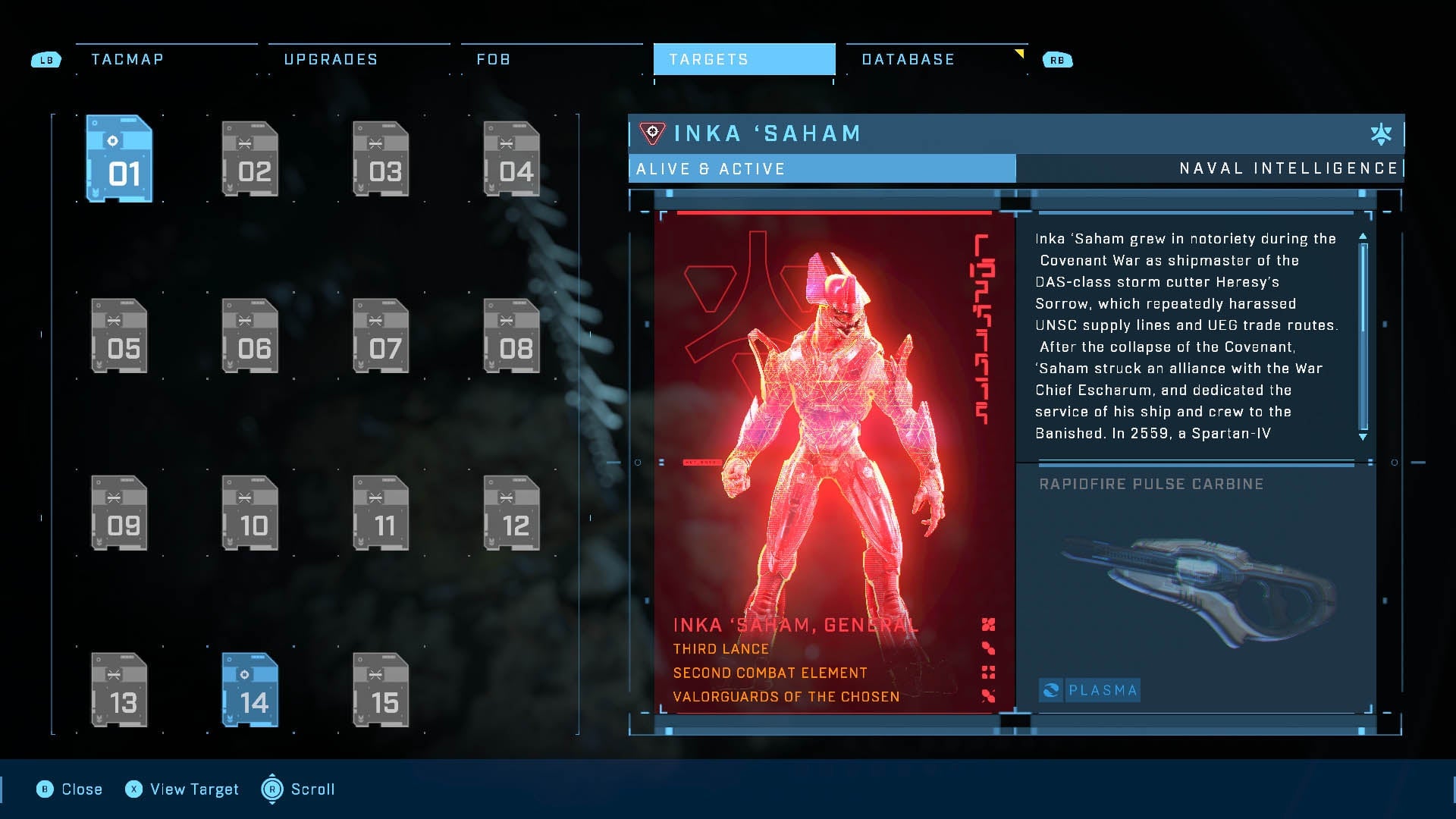Select the skull-marked target card 02

tap(250, 159)
